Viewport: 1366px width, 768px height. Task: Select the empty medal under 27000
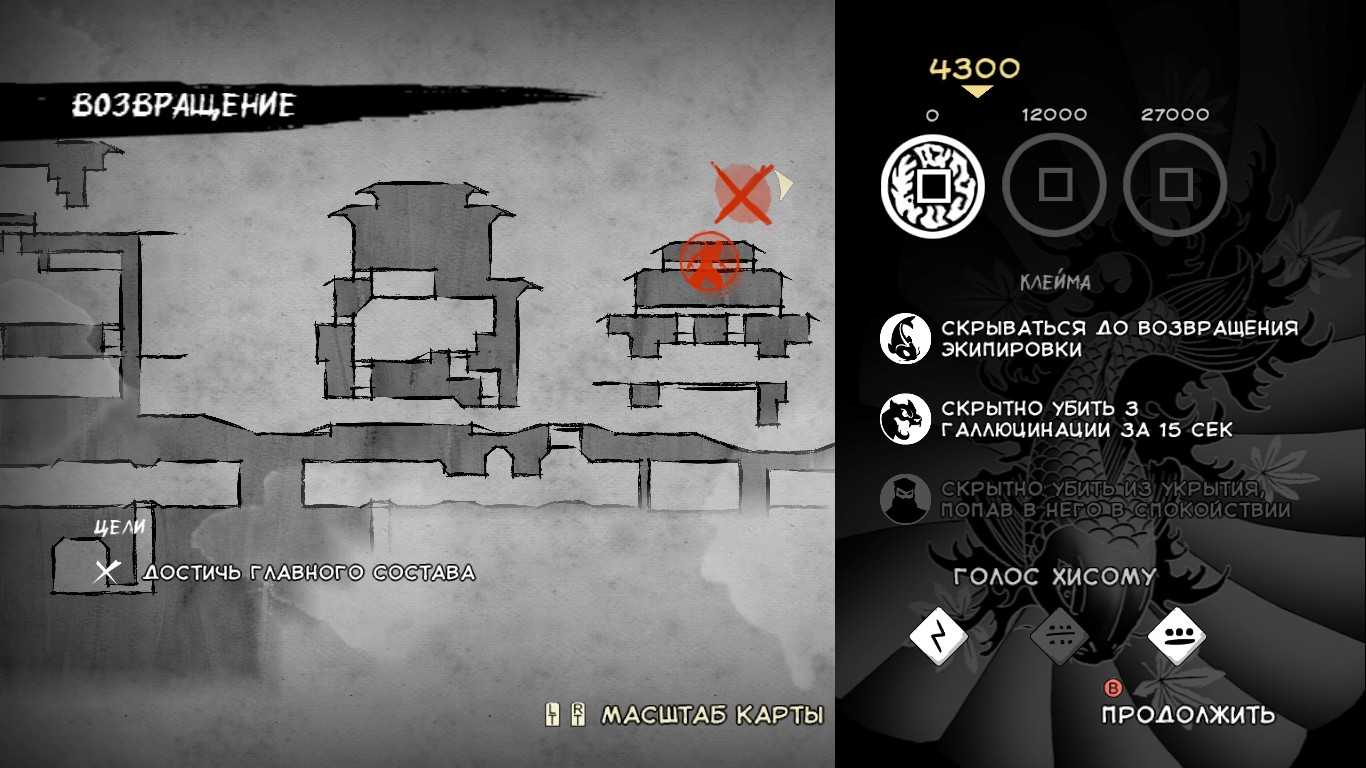tap(1175, 186)
